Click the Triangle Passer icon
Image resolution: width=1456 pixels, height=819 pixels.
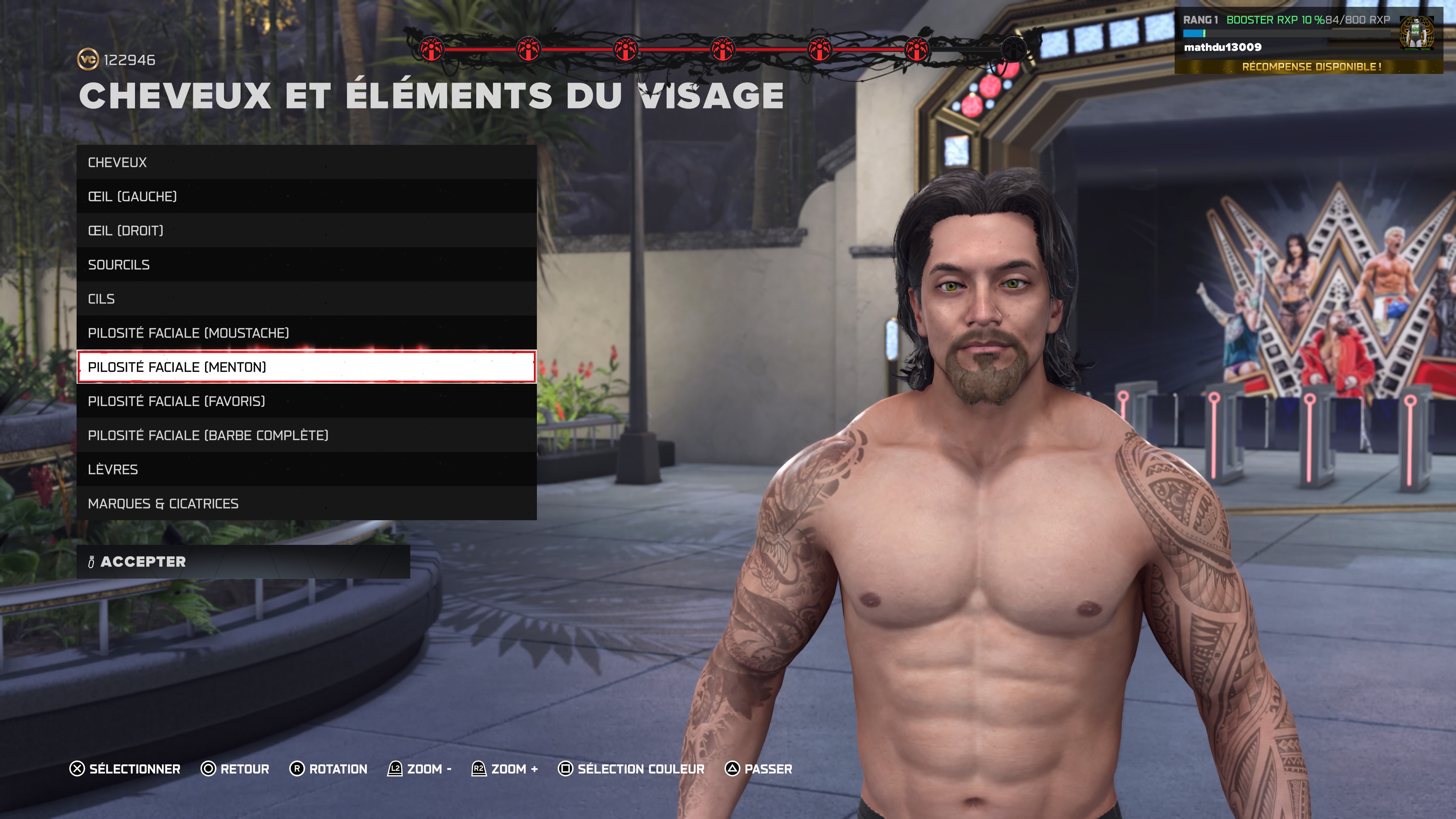coord(733,769)
